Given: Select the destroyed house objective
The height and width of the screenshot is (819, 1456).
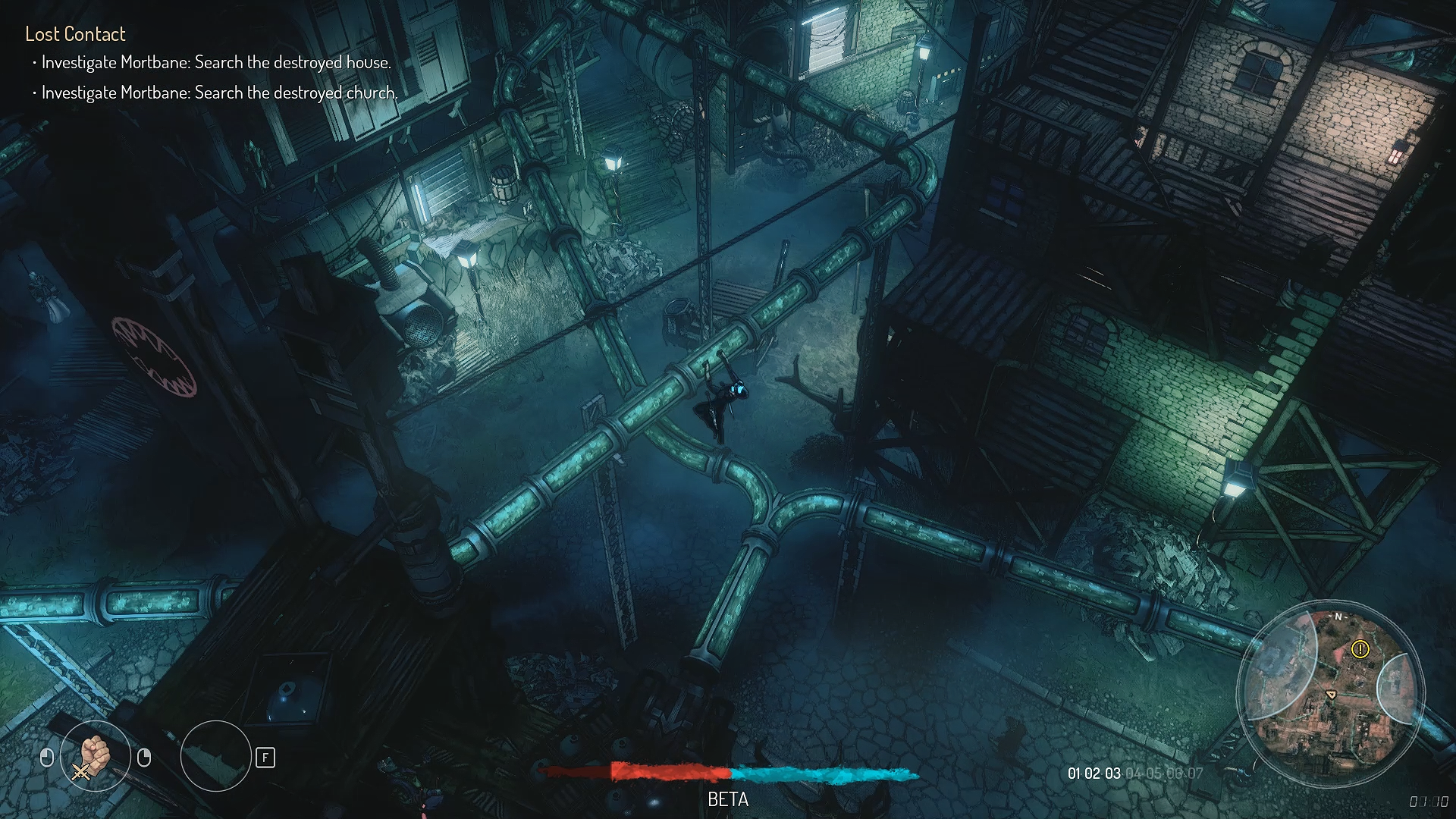Looking at the screenshot, I should coord(216,63).
